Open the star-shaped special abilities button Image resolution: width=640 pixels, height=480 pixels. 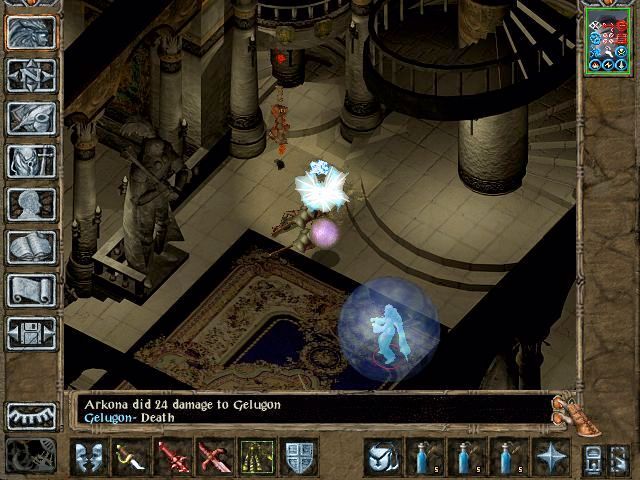550,457
